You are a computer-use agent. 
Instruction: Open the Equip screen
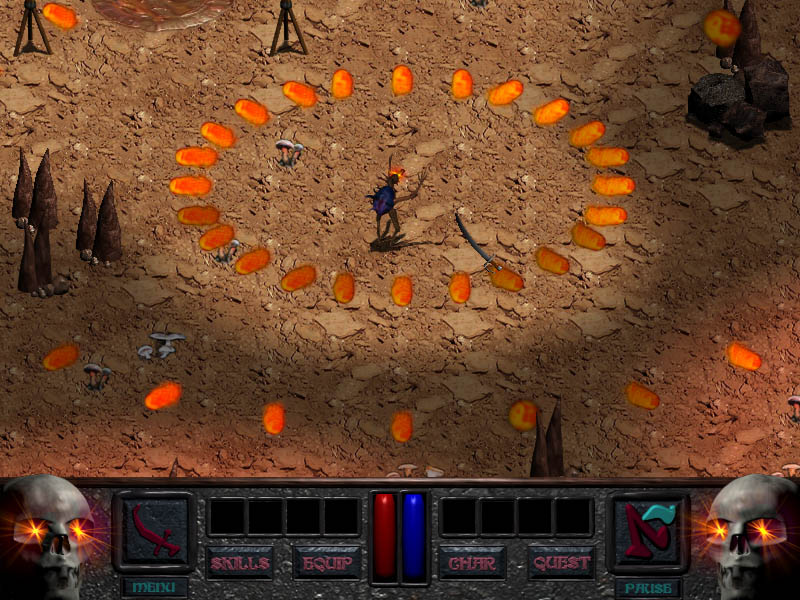coord(326,563)
